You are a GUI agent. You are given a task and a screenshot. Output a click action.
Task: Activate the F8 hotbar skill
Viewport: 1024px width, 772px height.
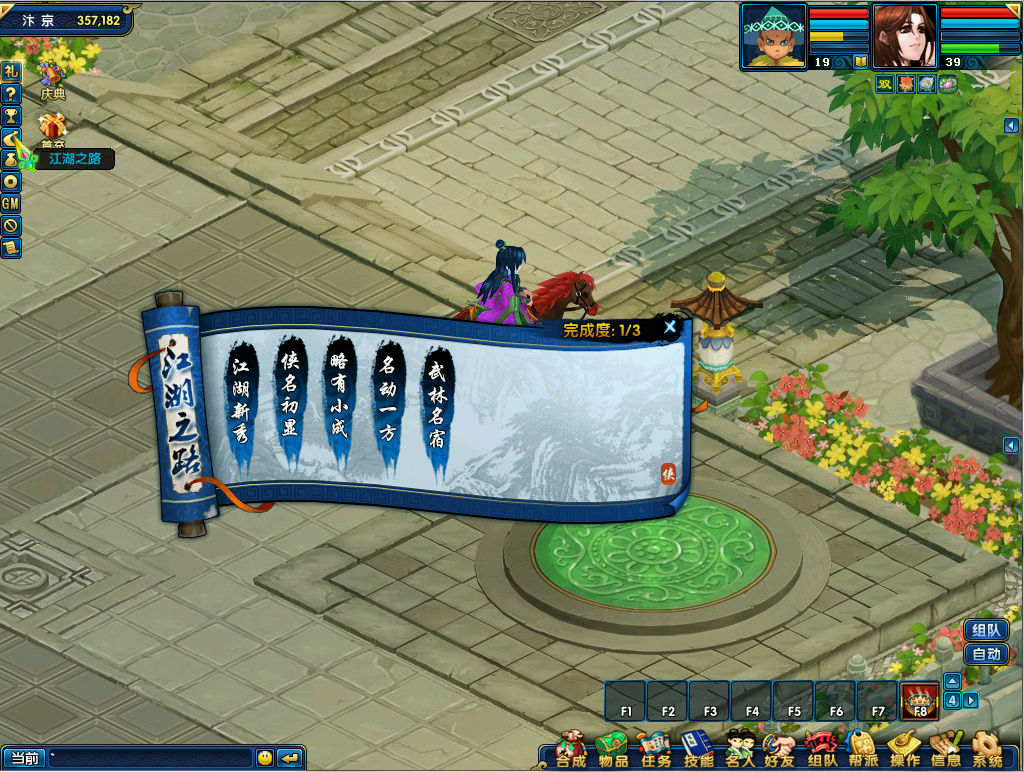coord(920,701)
